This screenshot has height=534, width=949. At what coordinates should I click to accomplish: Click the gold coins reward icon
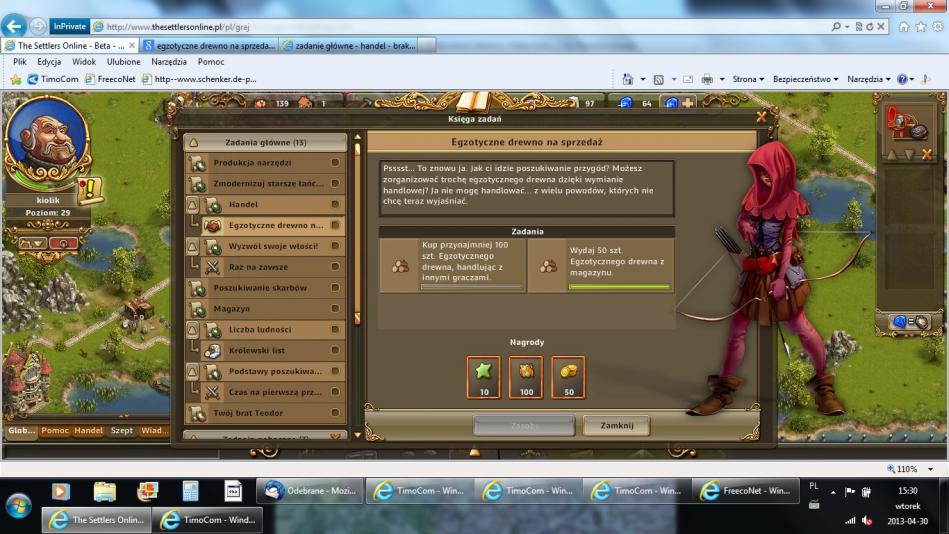pos(568,376)
